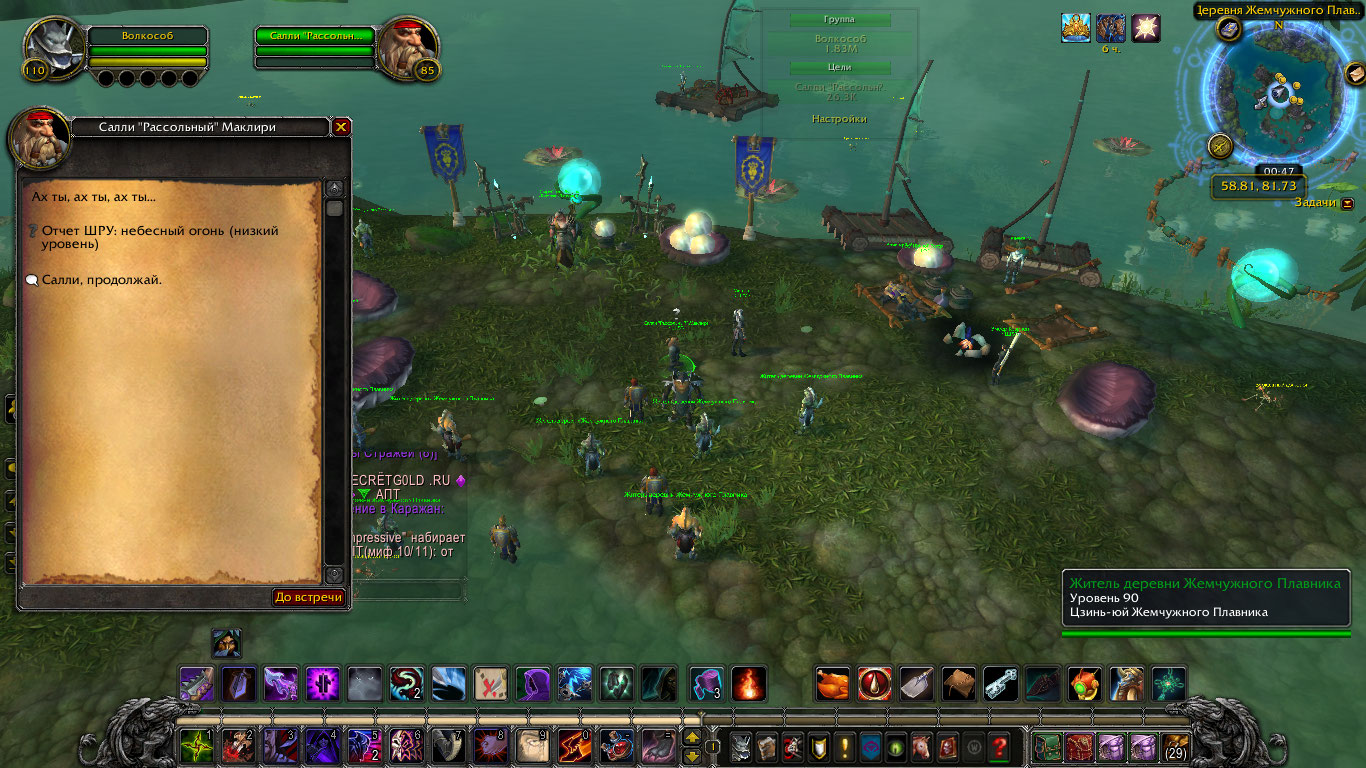
Task: Open the bag slot showing 29
Action: tap(1174, 746)
